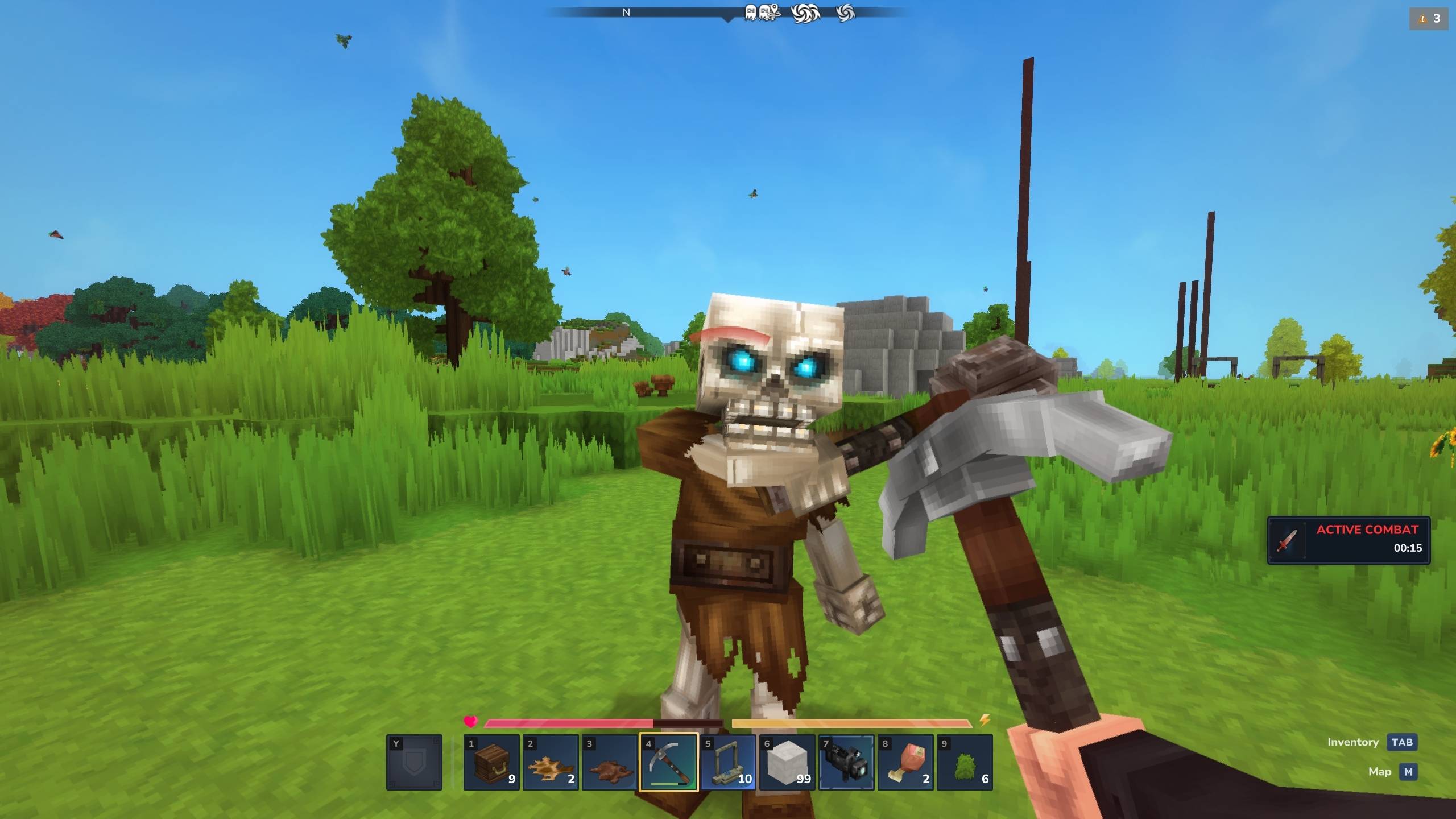The width and height of the screenshot is (1456, 819).
Task: Equip the black camera item
Action: coord(846,762)
